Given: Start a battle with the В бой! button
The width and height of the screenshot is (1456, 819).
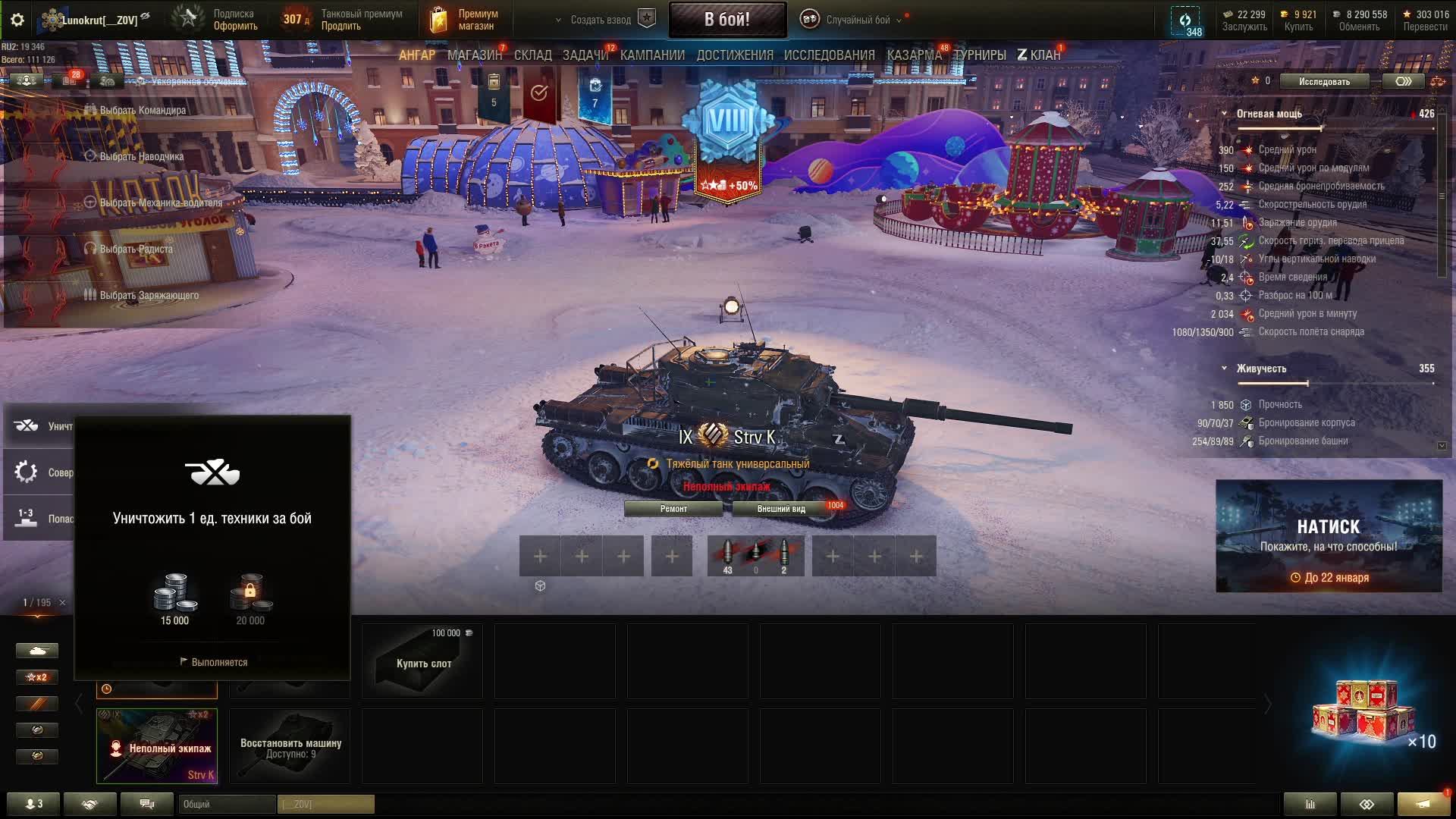Looking at the screenshot, I should [x=726, y=20].
